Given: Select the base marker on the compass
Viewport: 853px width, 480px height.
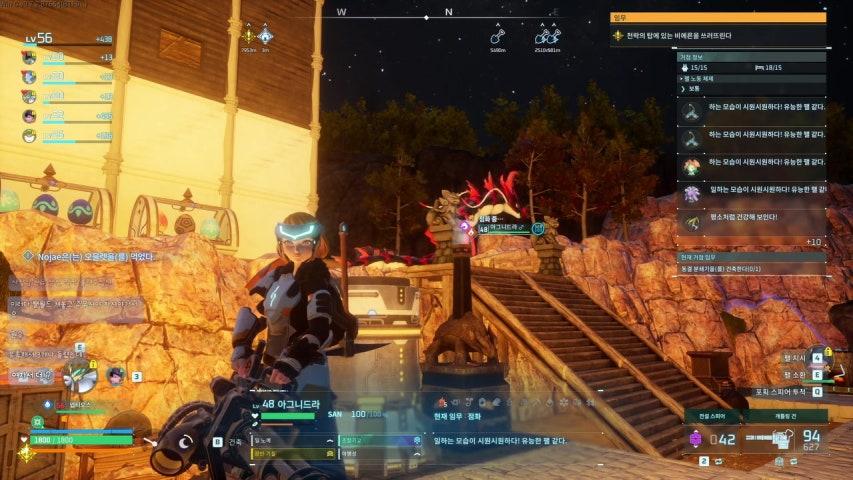Looking at the screenshot, I should coord(265,36).
